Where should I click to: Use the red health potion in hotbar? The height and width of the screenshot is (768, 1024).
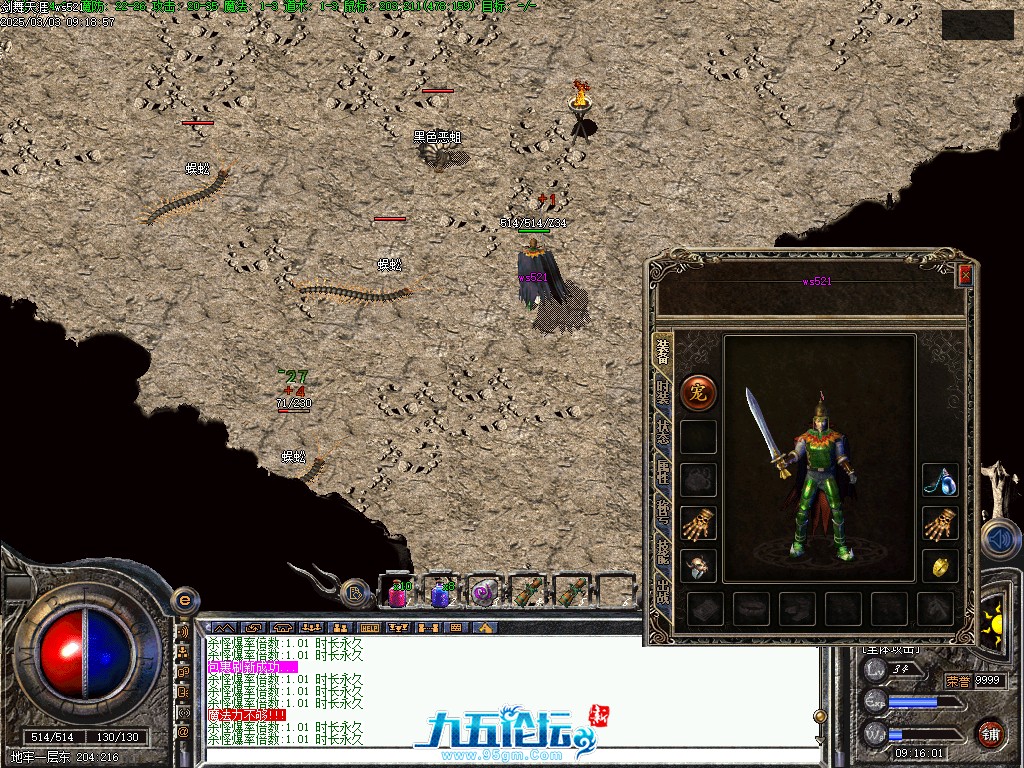click(x=397, y=594)
